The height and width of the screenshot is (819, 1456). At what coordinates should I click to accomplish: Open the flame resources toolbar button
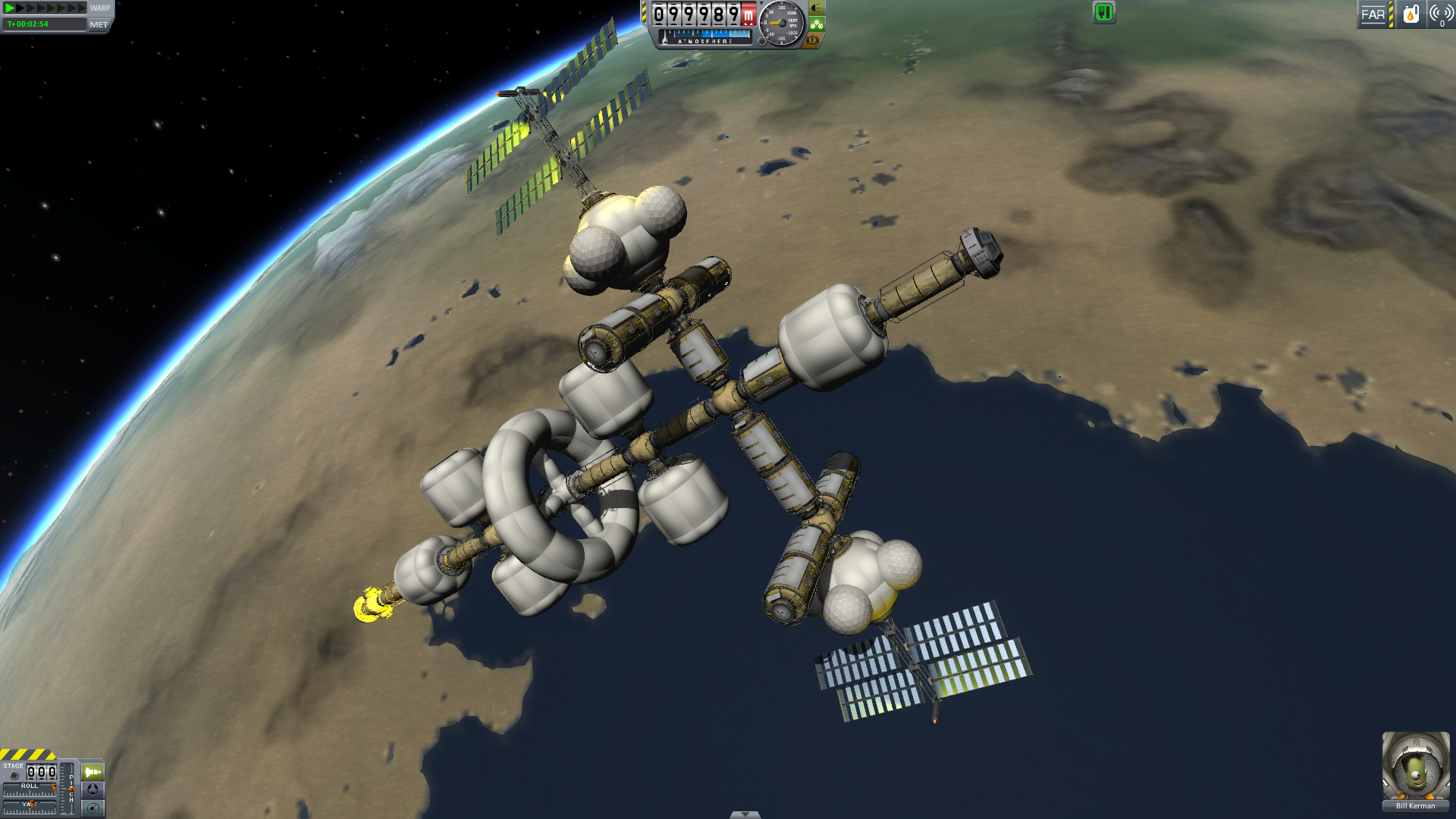[1410, 14]
